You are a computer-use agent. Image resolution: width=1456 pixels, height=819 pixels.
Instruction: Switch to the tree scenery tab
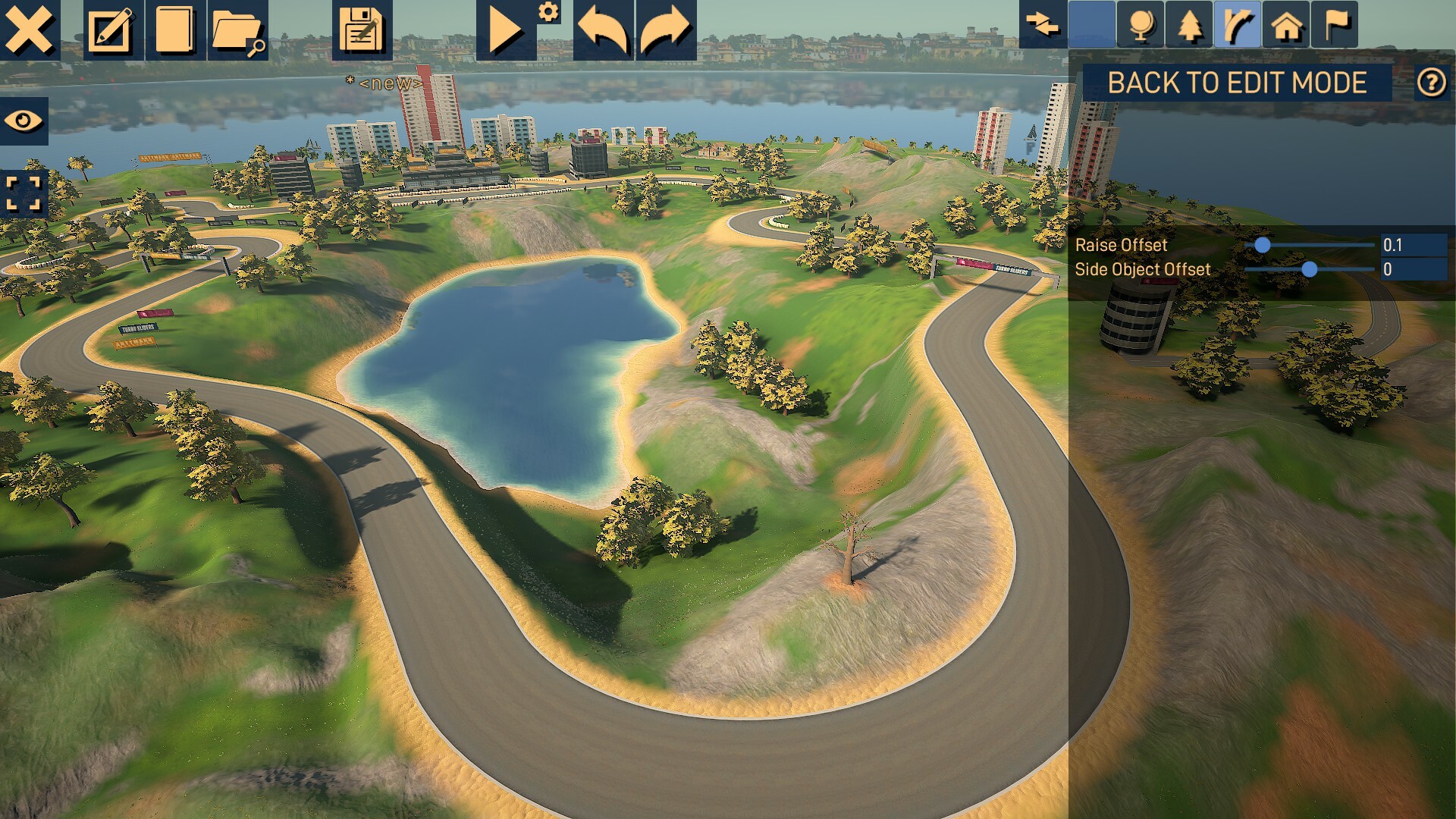pos(1189,24)
